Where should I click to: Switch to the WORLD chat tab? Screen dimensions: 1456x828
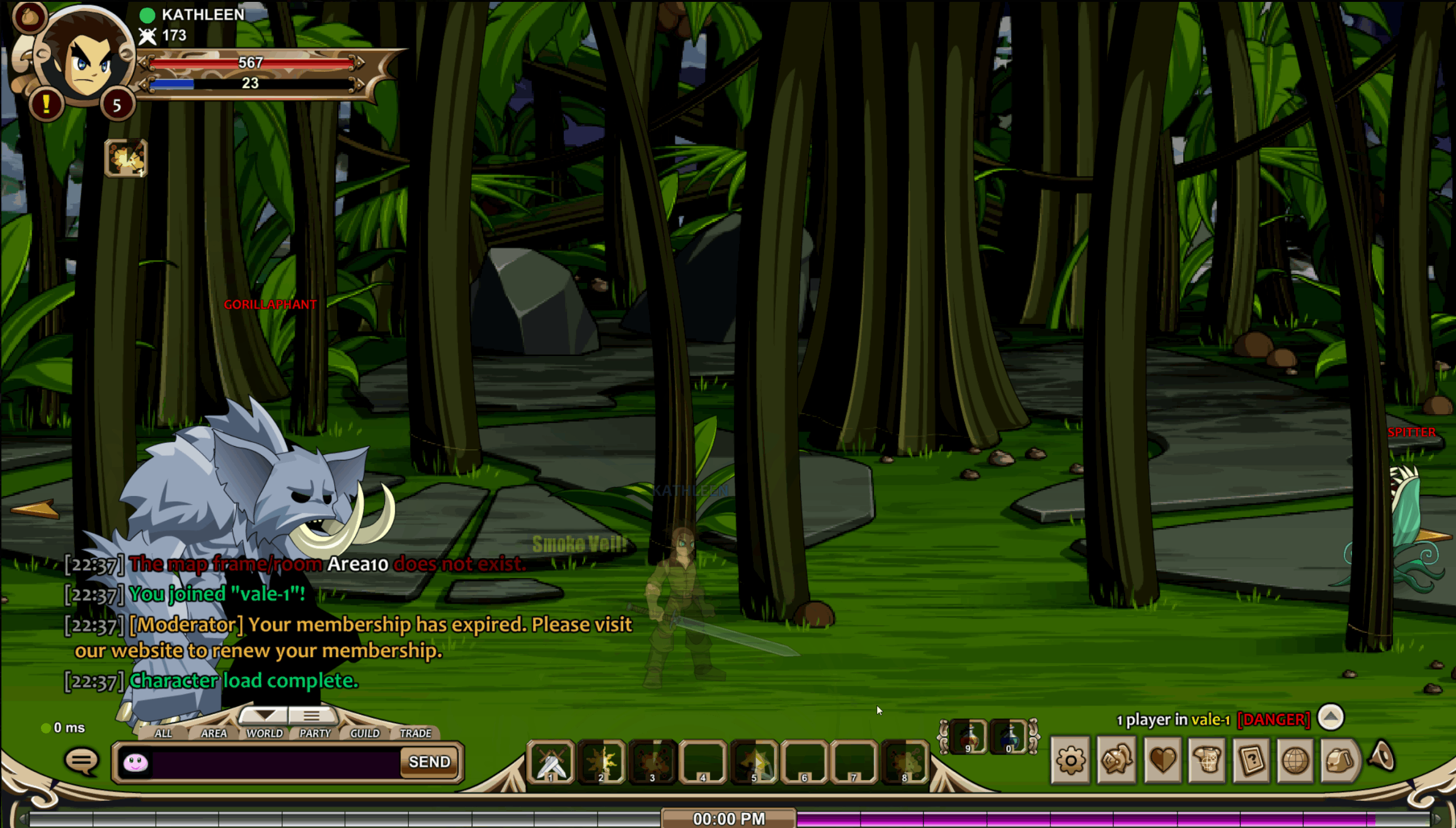(265, 733)
